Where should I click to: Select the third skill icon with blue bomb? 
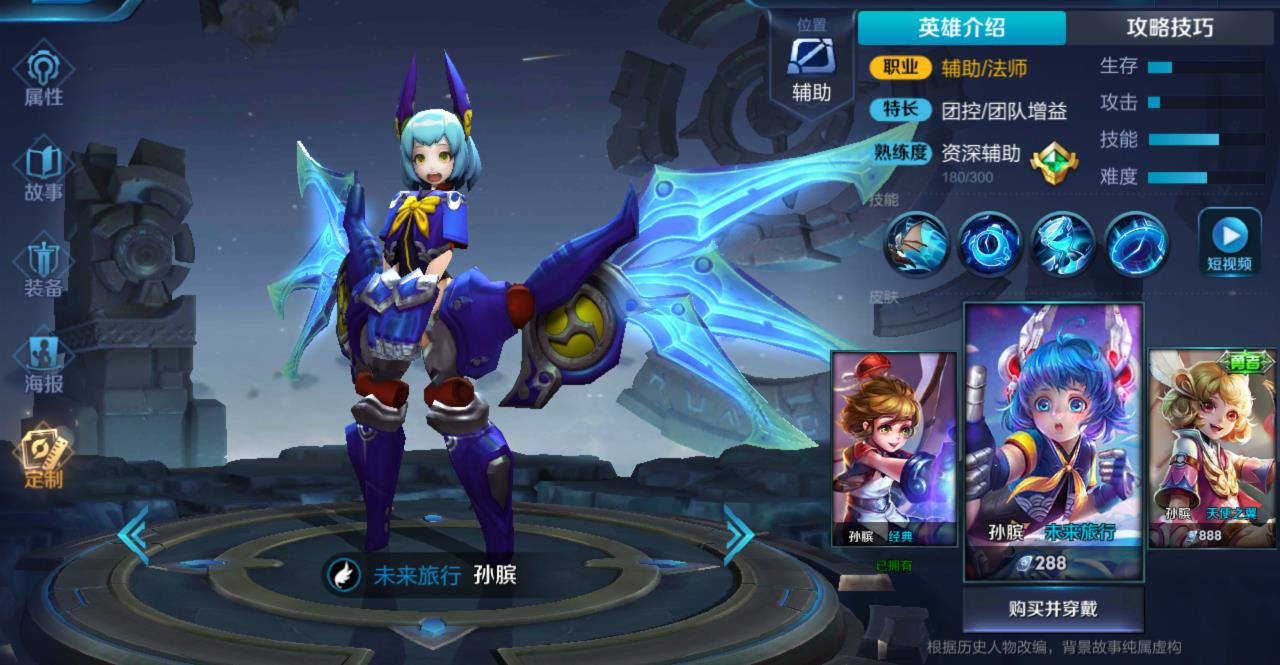1063,244
